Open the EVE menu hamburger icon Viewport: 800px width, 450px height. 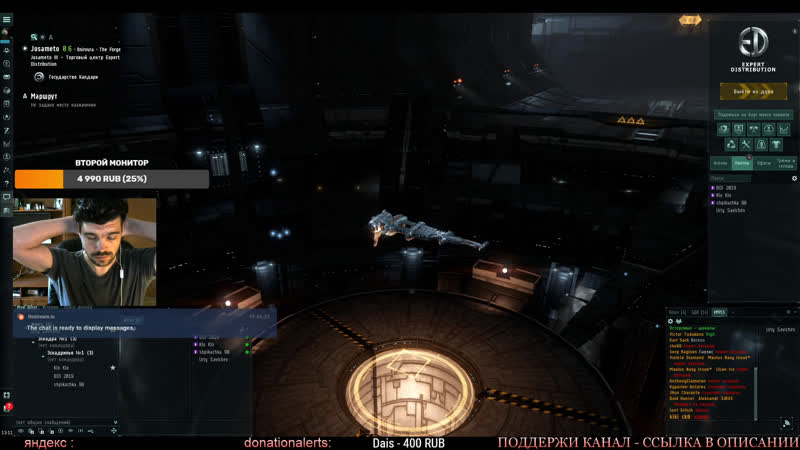7,19
